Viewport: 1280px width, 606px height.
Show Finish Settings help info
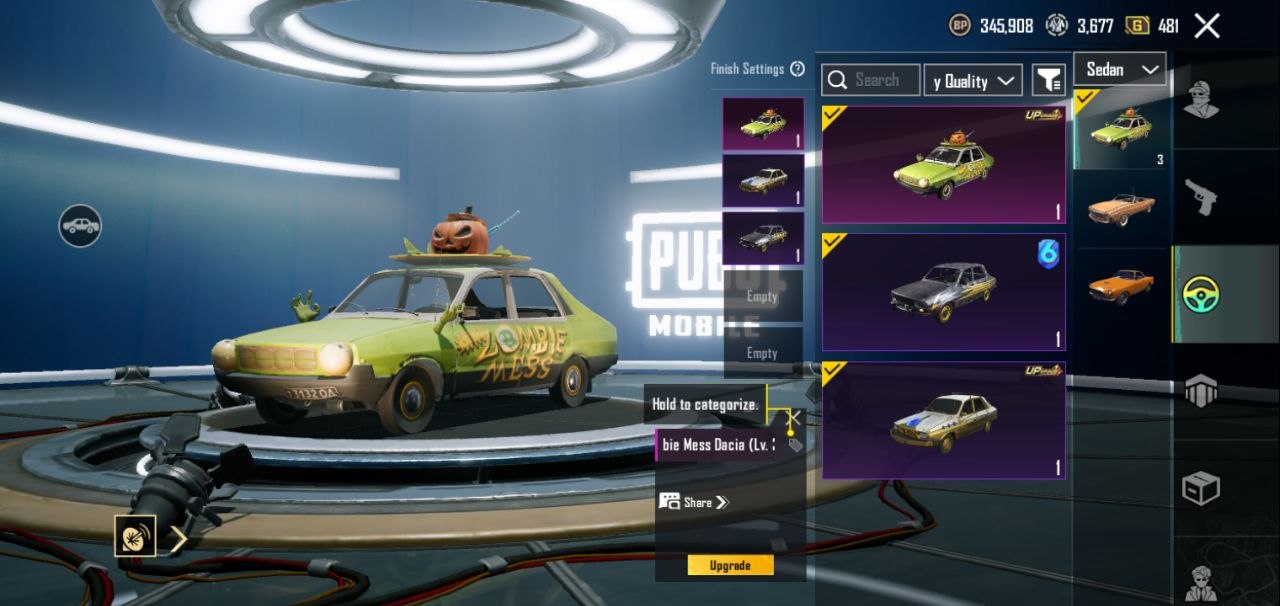[x=797, y=69]
